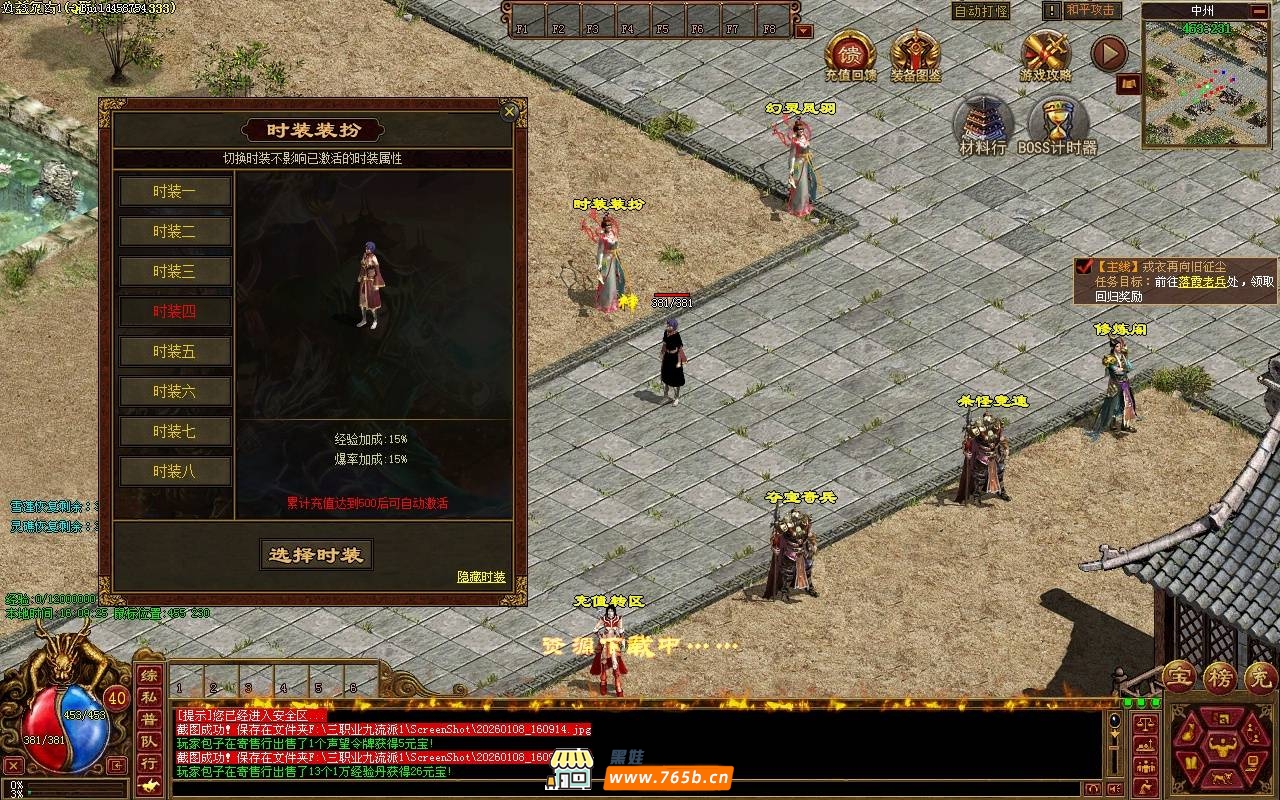
Task: Open the 主线 quest tracker entry
Action: pos(1175,281)
